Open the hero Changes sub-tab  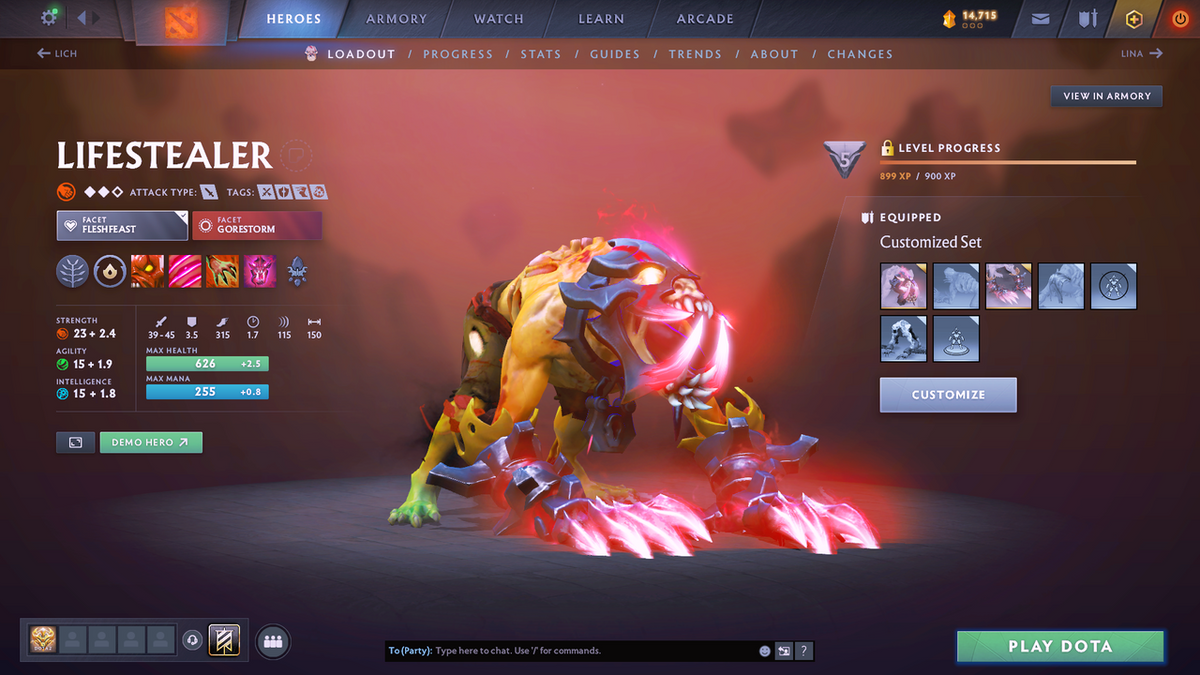pyautogui.click(x=859, y=54)
